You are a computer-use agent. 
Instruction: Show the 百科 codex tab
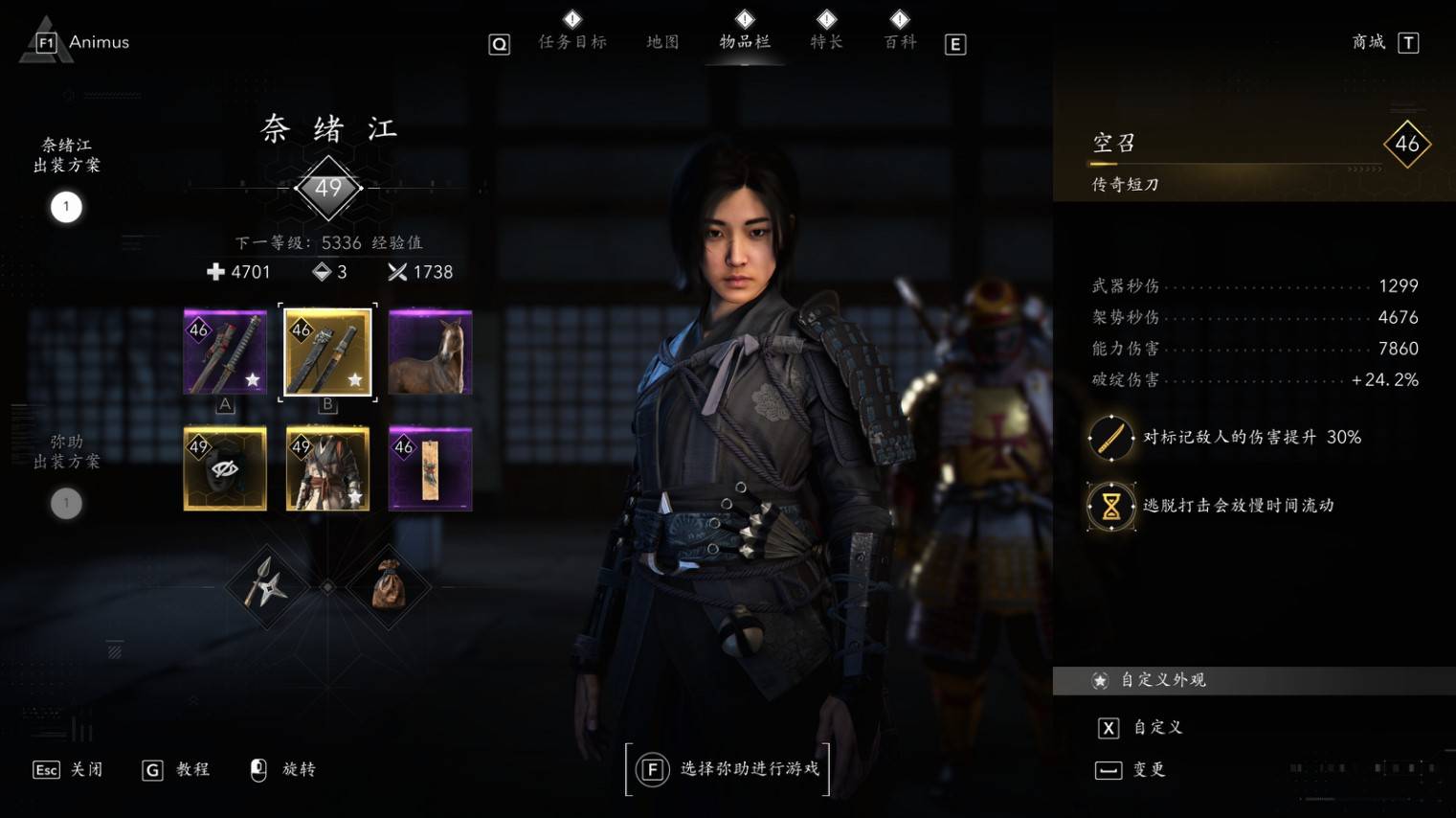(x=900, y=41)
